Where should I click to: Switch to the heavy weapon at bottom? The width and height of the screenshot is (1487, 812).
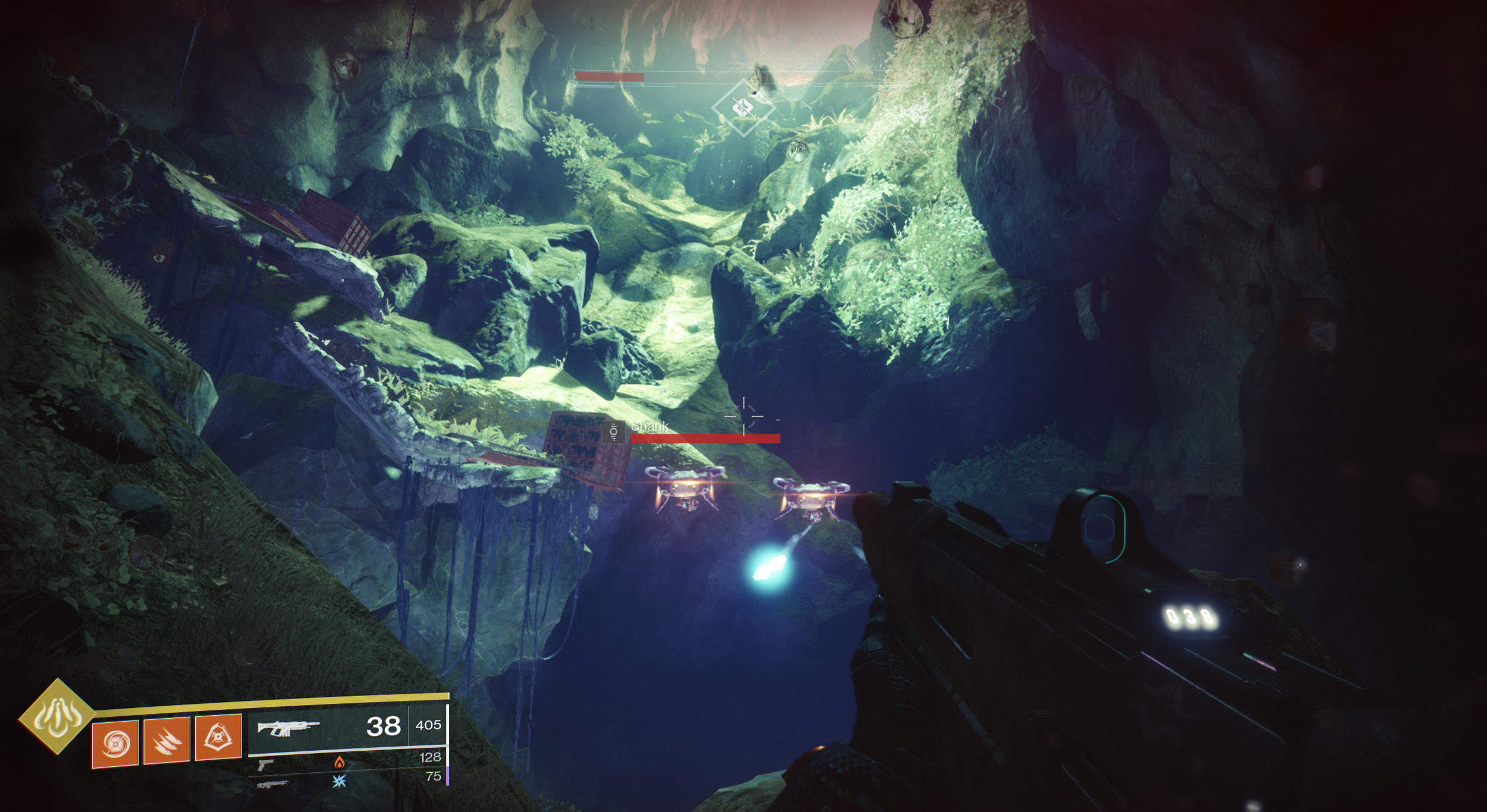click(273, 785)
